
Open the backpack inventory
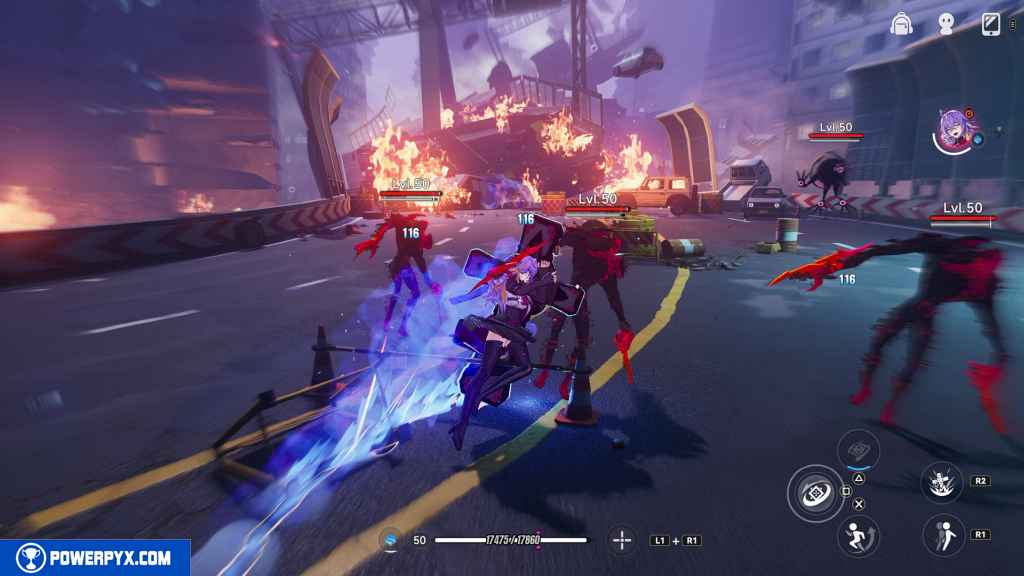coord(902,25)
